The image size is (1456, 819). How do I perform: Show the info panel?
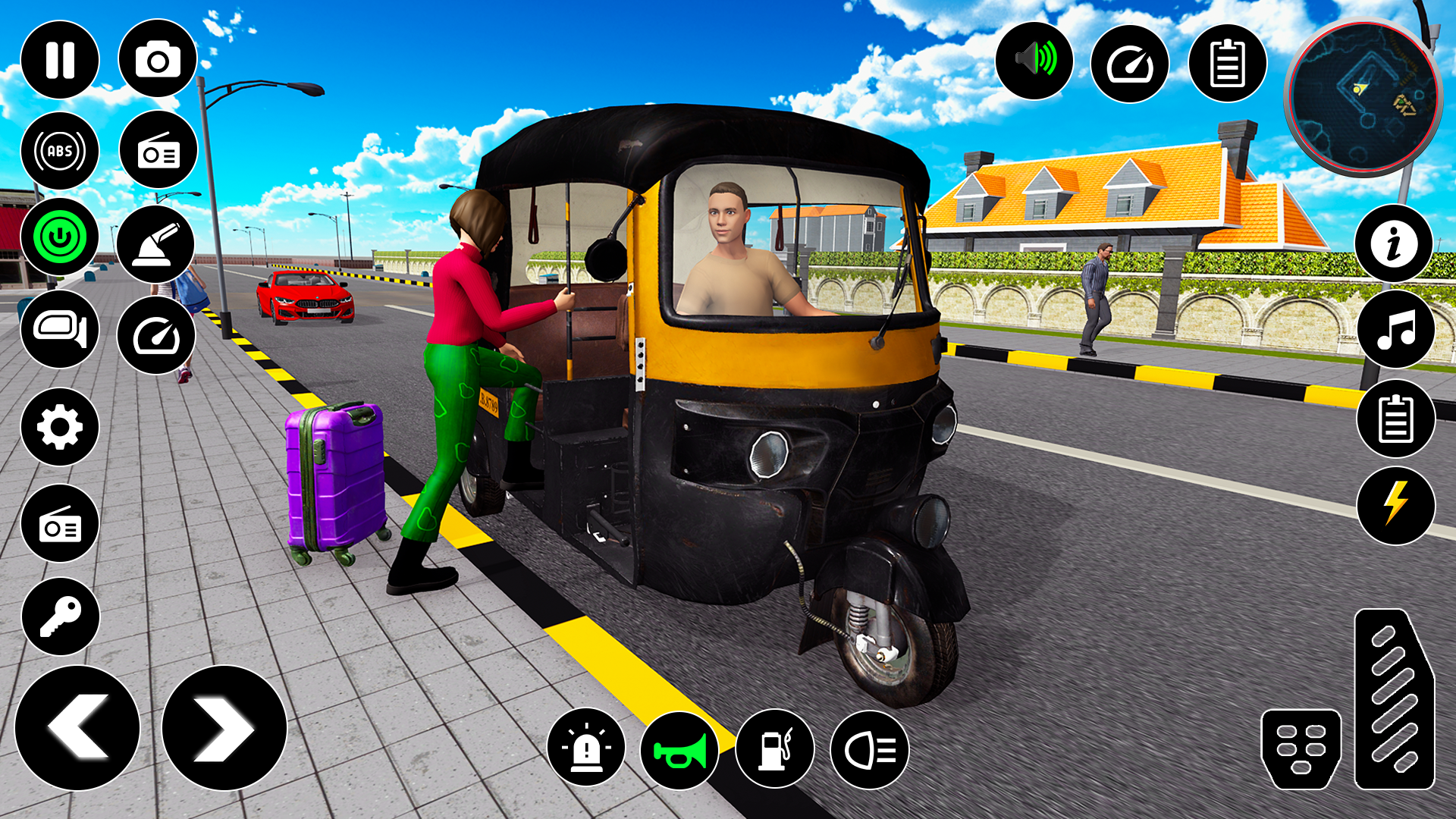coord(1394,244)
